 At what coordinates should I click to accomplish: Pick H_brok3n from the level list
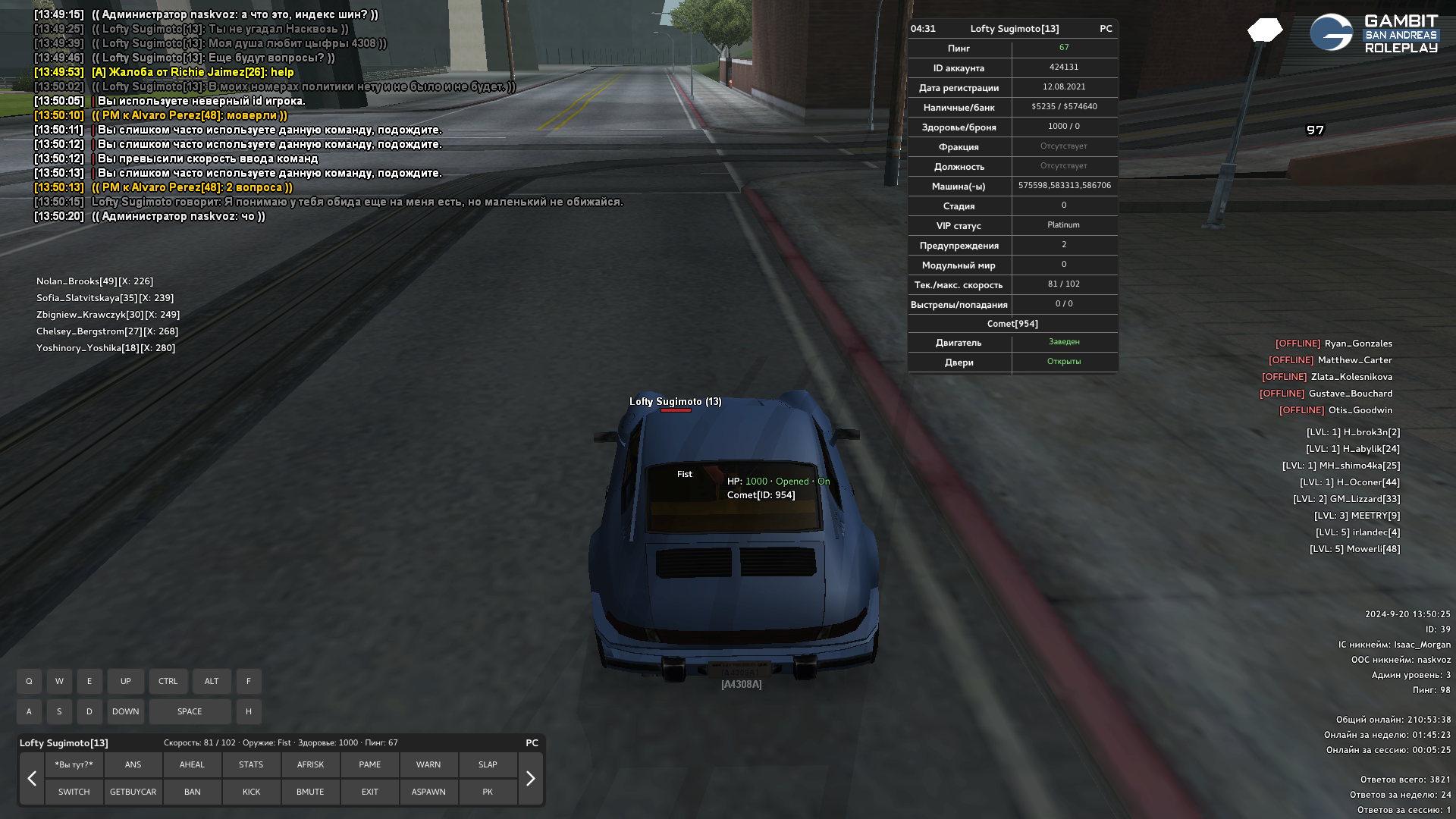(1353, 432)
